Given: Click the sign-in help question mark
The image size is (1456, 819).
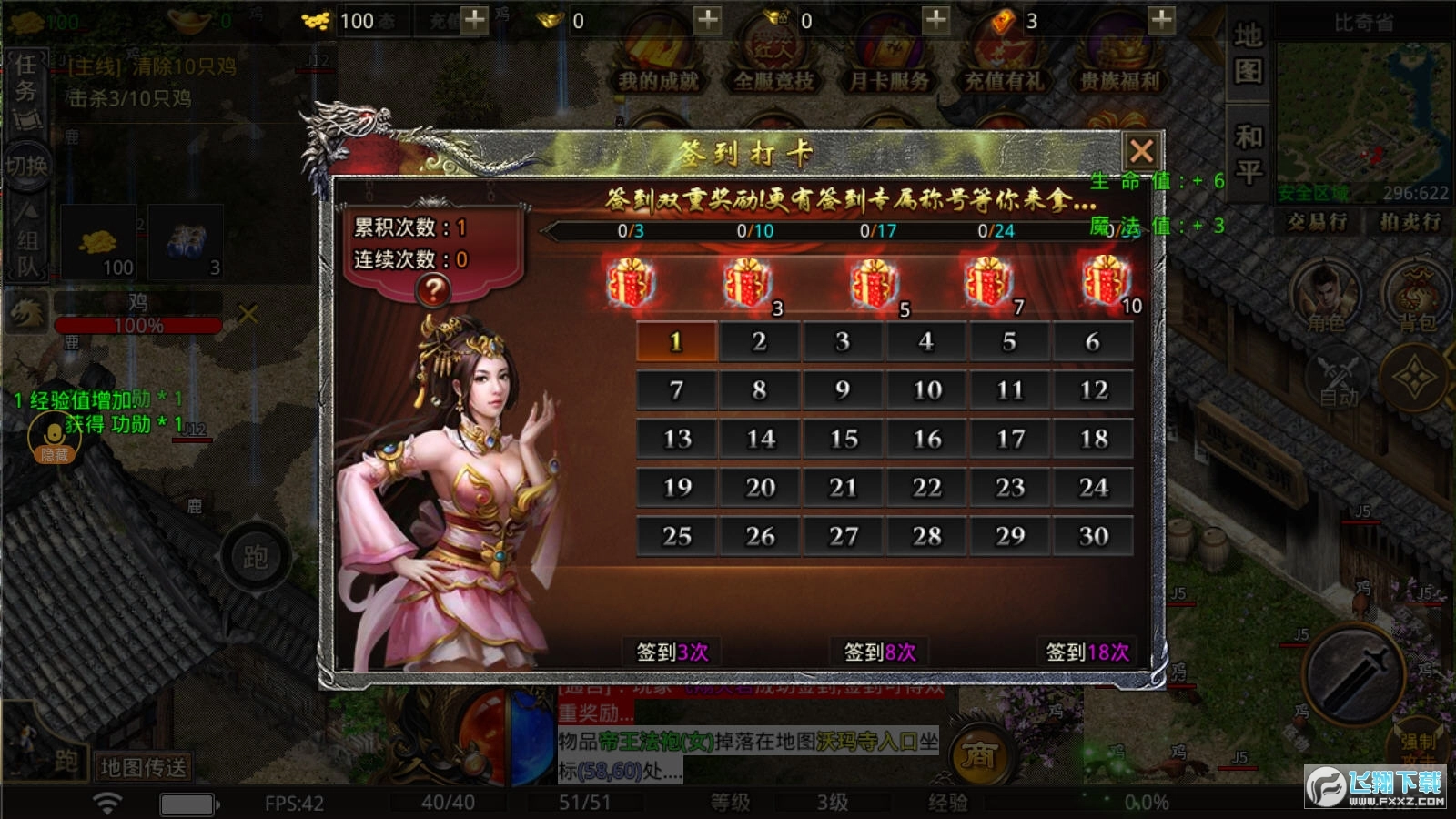Looking at the screenshot, I should click(434, 291).
